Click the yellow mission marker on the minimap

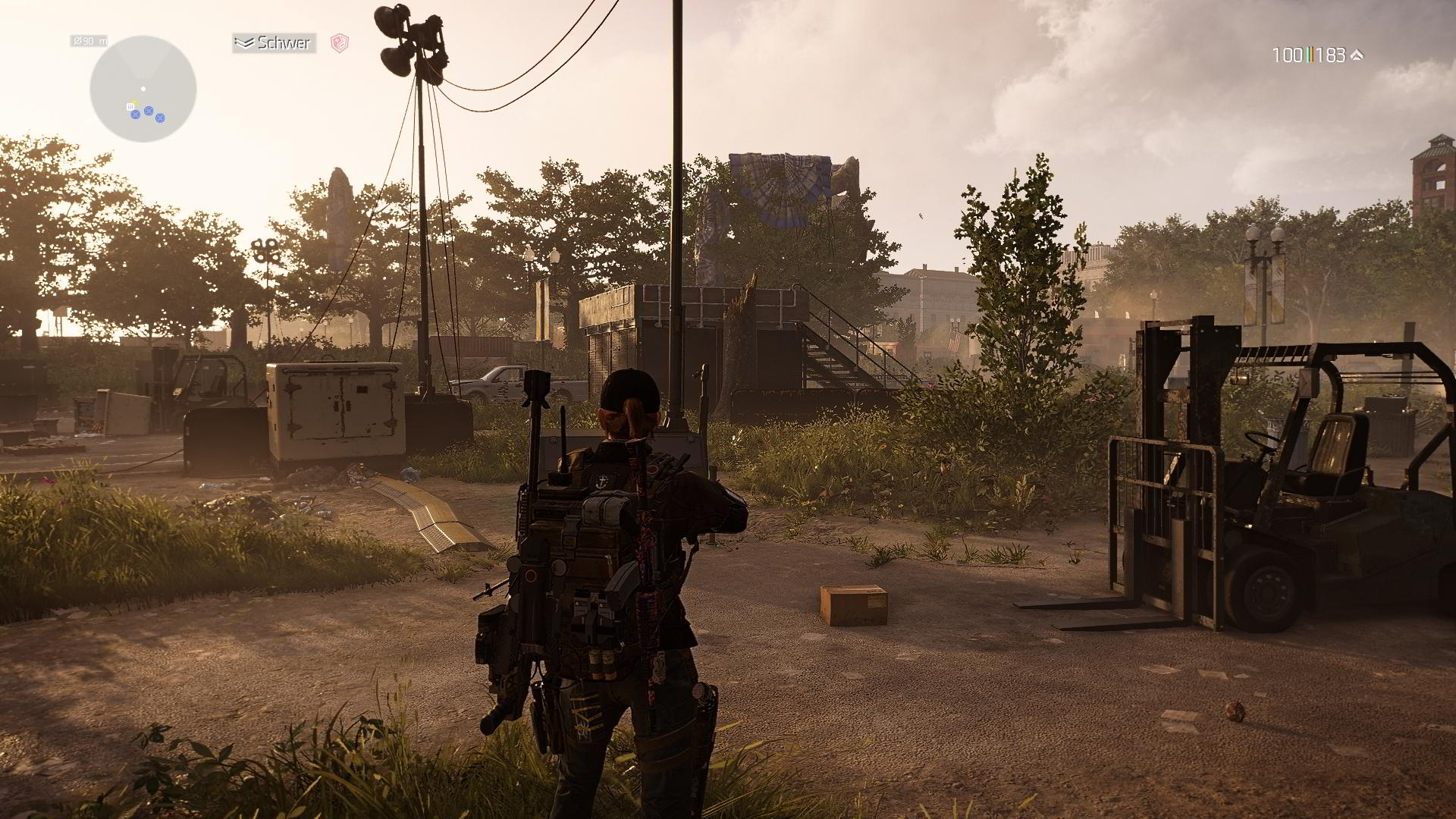pos(133,101)
